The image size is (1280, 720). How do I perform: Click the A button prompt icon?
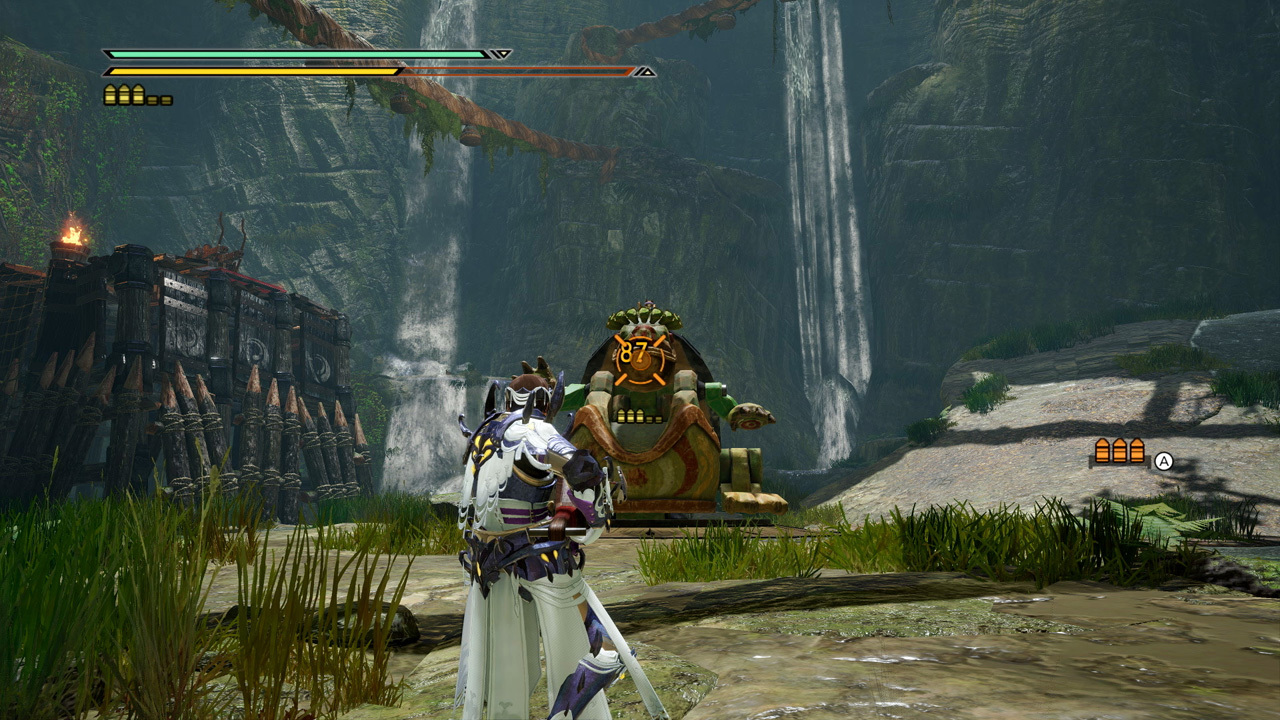[1164, 461]
